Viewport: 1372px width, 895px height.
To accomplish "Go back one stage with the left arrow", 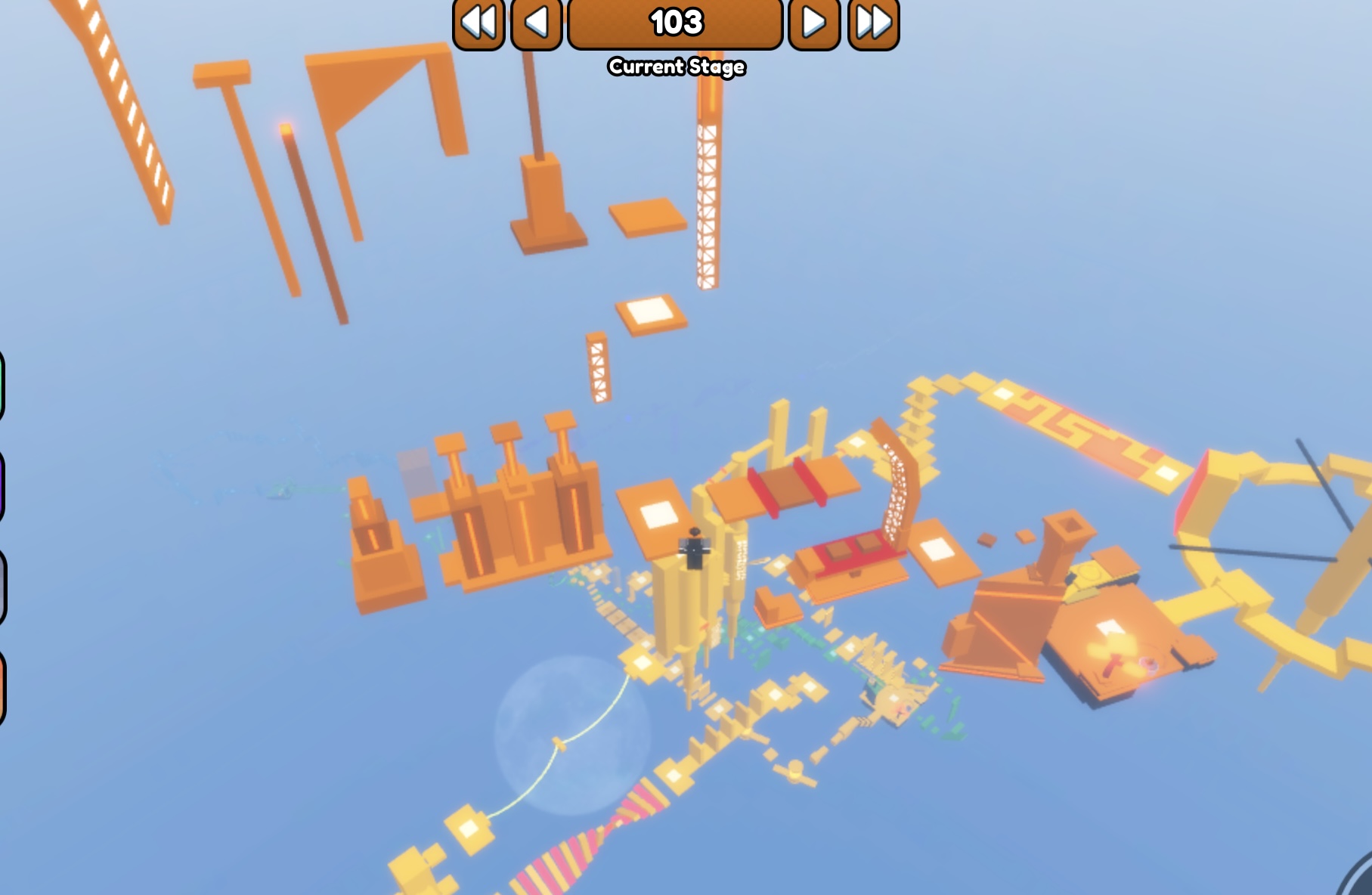I will click(x=536, y=23).
